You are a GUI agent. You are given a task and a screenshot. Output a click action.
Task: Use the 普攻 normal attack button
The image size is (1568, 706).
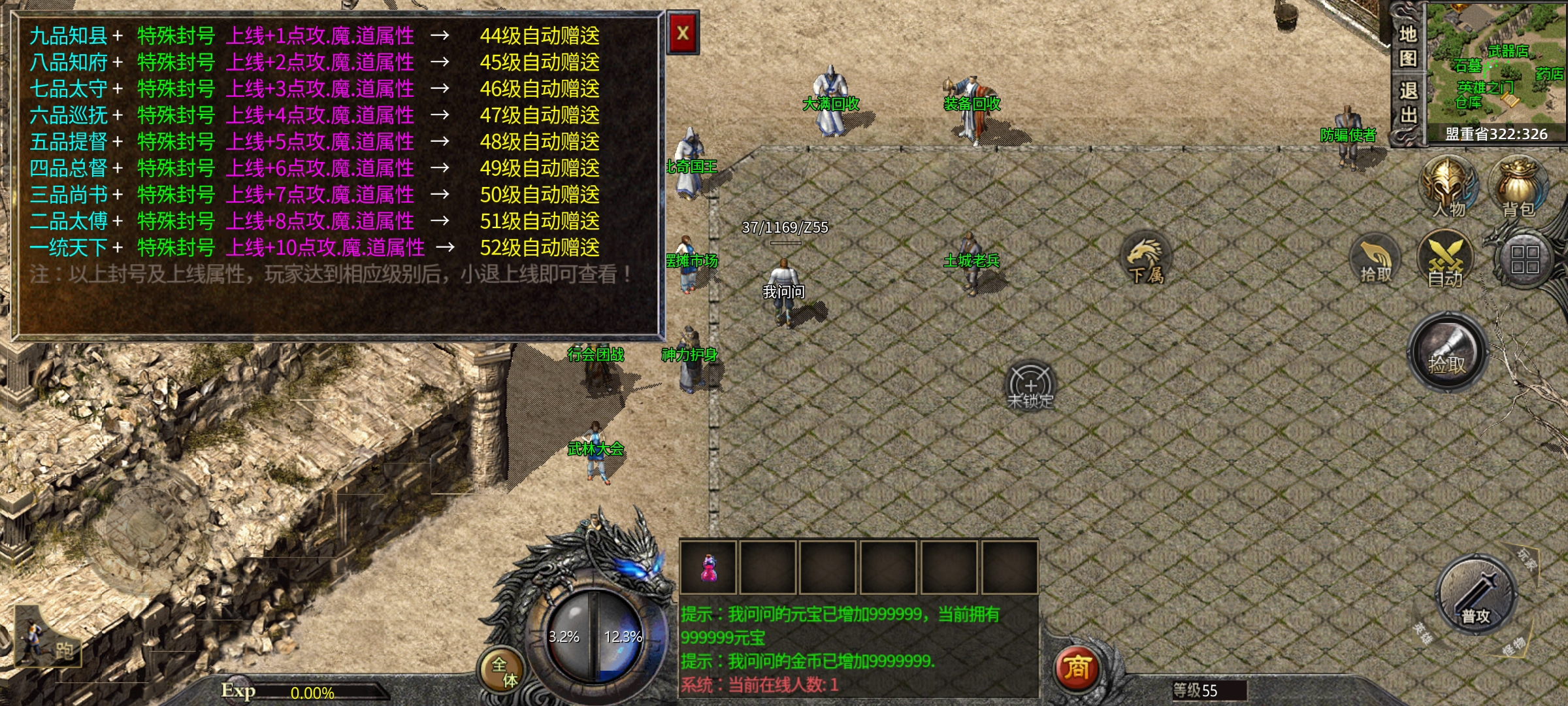tap(1476, 597)
